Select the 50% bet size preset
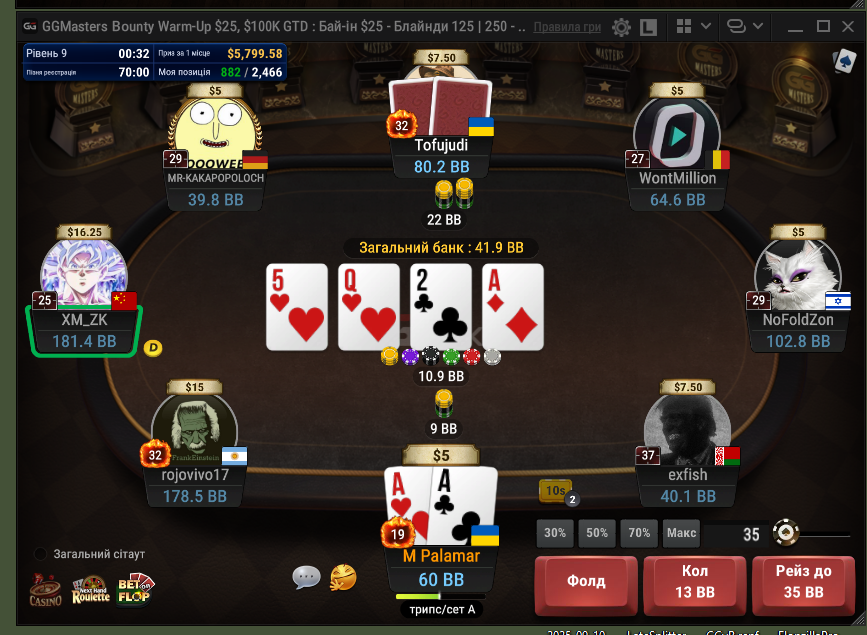 [x=597, y=533]
